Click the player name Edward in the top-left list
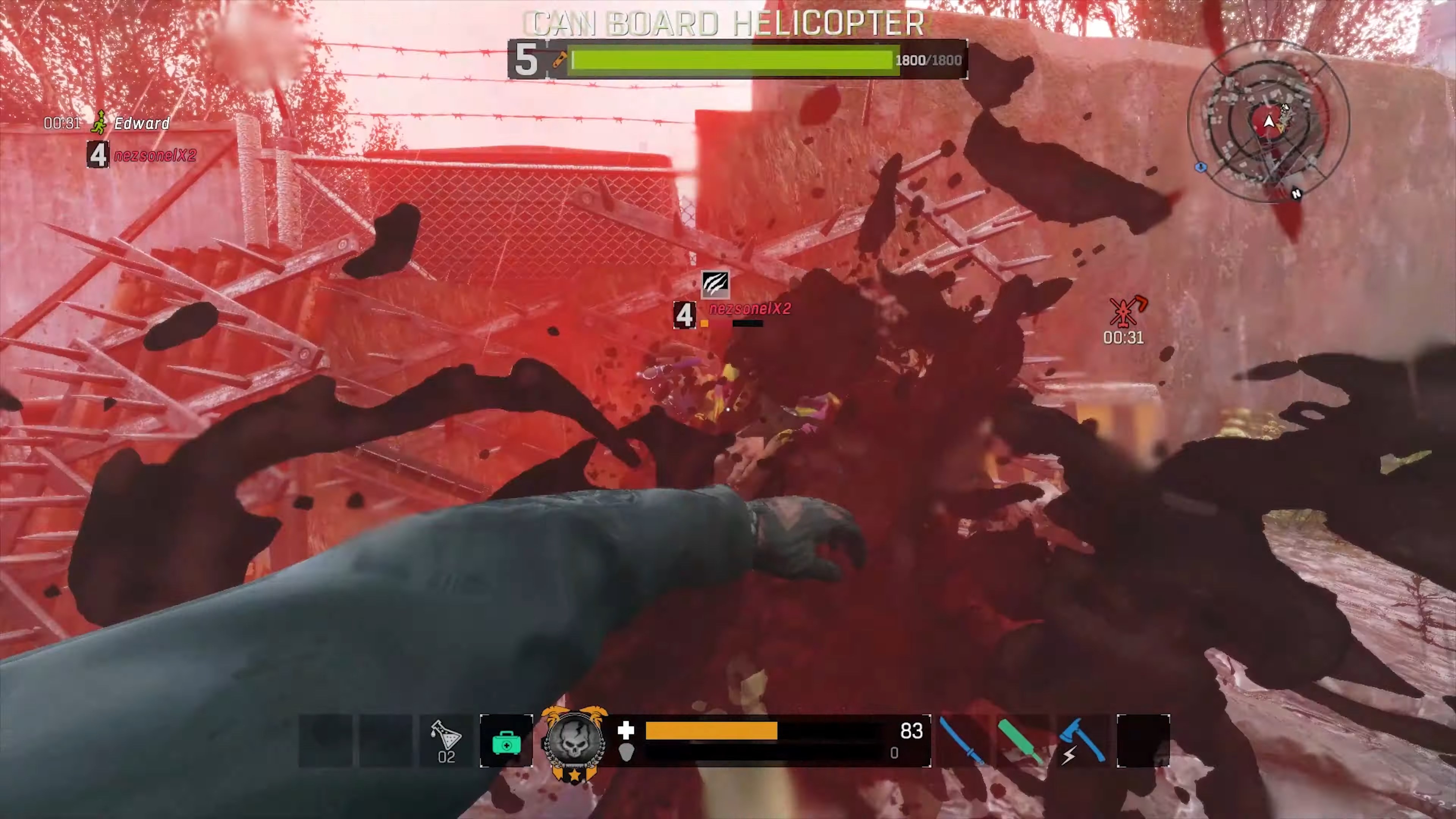 142,123
